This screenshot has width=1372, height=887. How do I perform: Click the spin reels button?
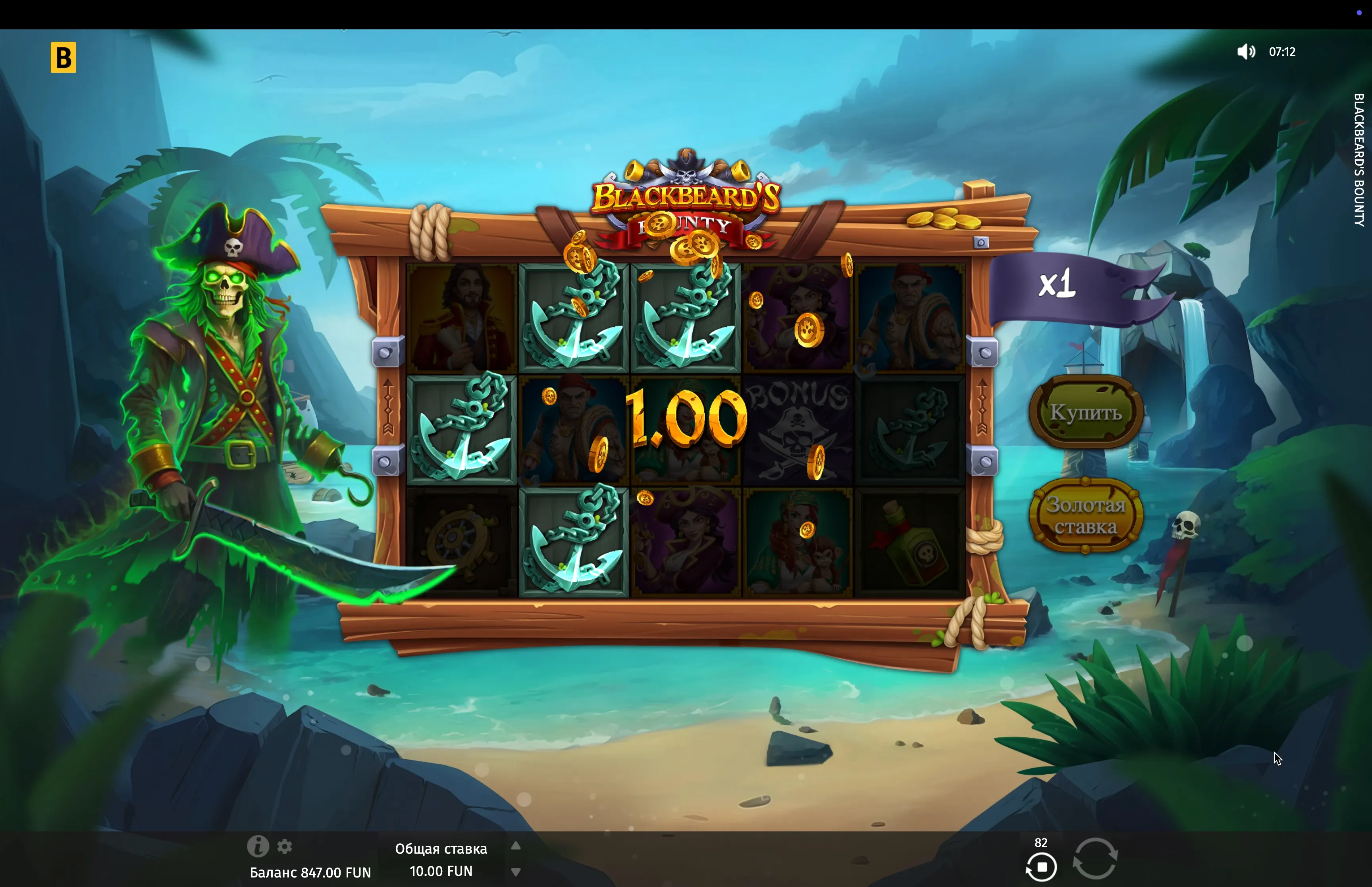[x=1095, y=858]
